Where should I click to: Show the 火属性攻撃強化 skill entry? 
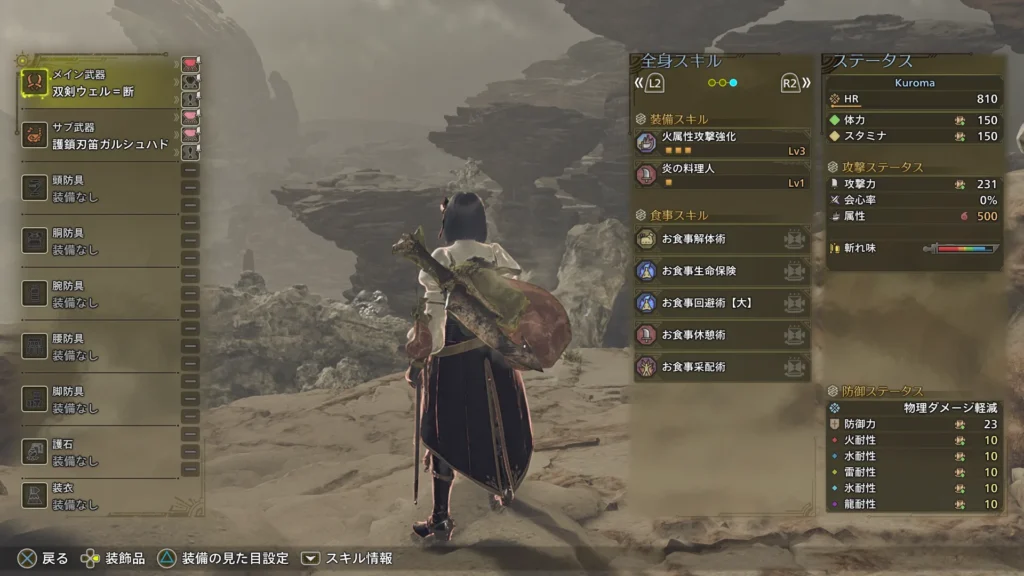tap(721, 143)
